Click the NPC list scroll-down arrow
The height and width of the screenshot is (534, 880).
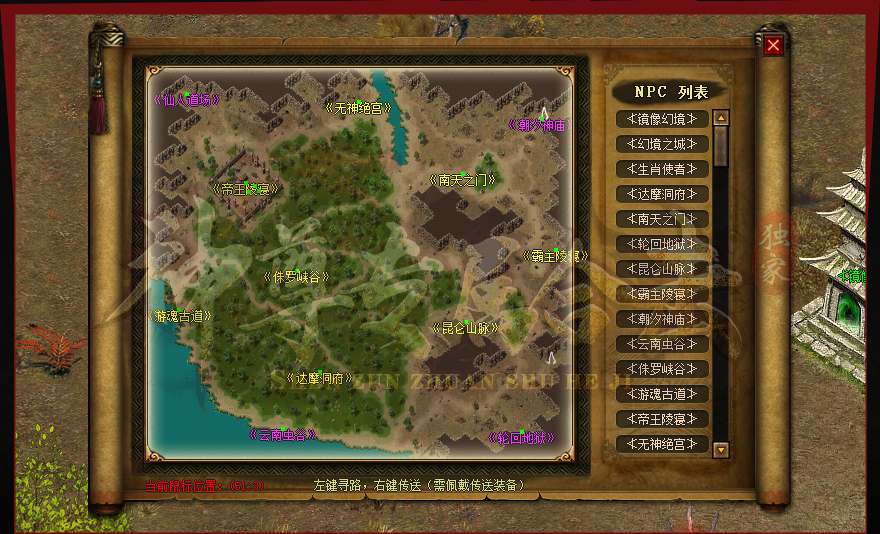click(x=721, y=450)
